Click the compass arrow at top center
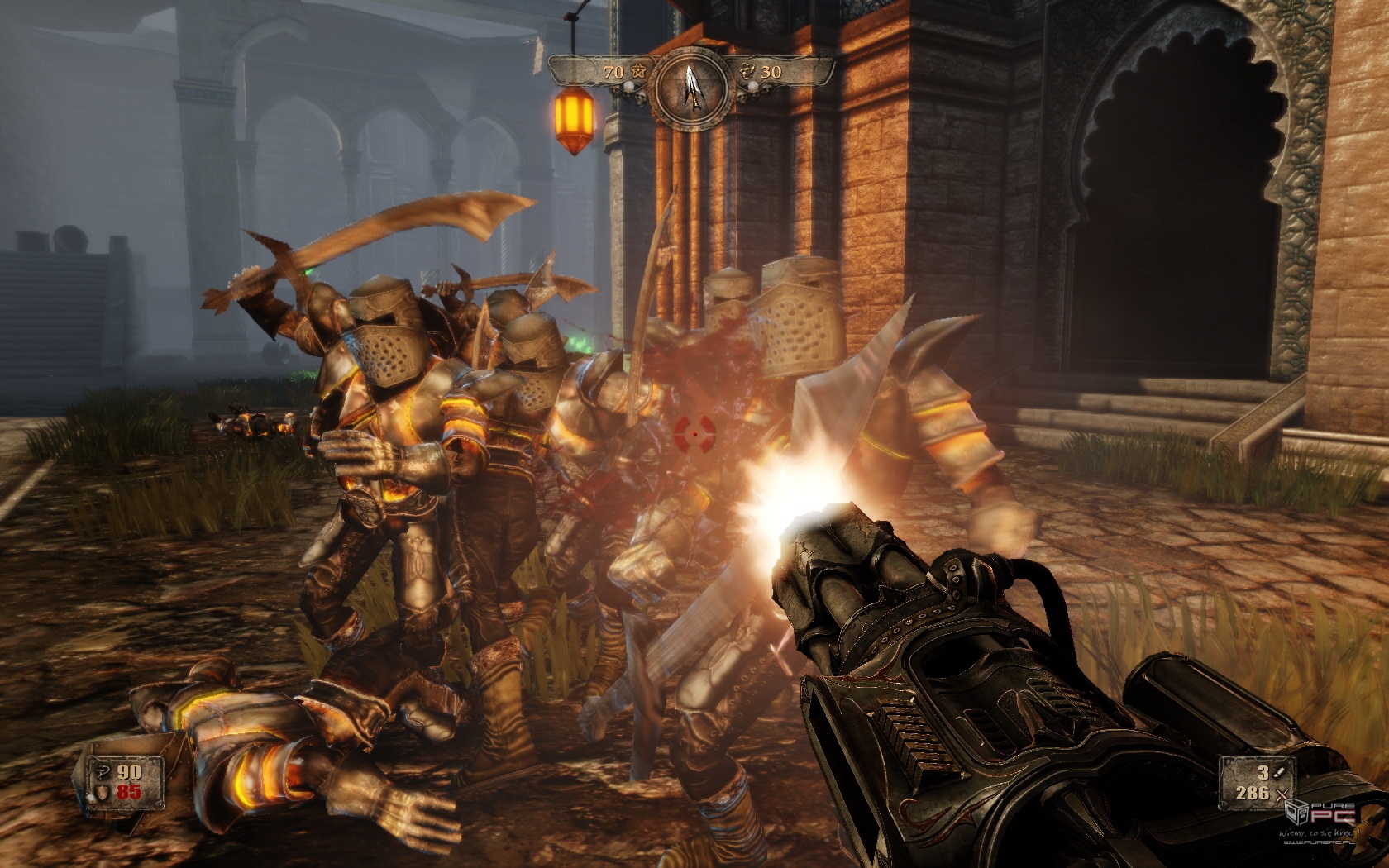Image resolution: width=1389 pixels, height=868 pixels. (x=691, y=82)
